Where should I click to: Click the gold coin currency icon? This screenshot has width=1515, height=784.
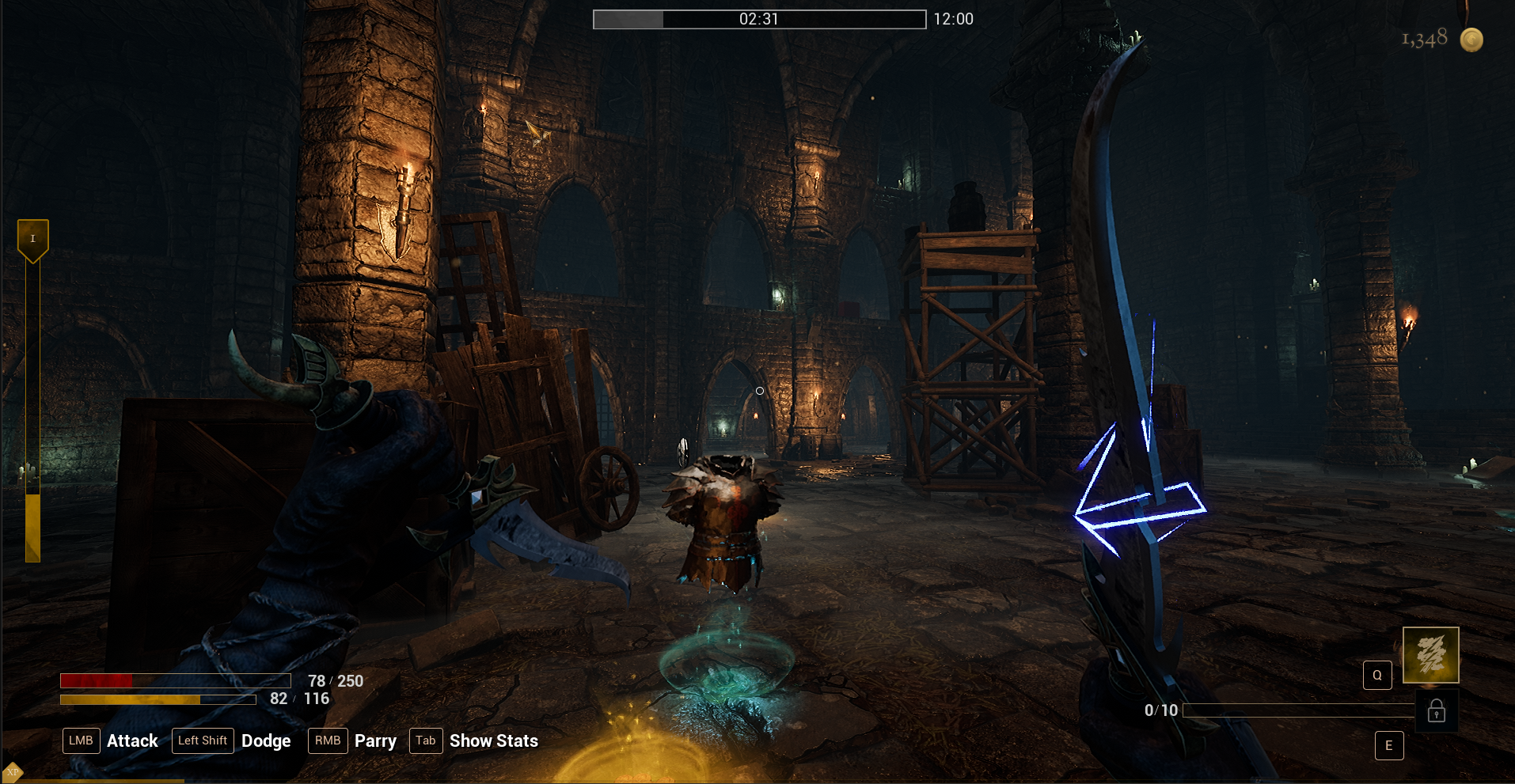[1472, 39]
